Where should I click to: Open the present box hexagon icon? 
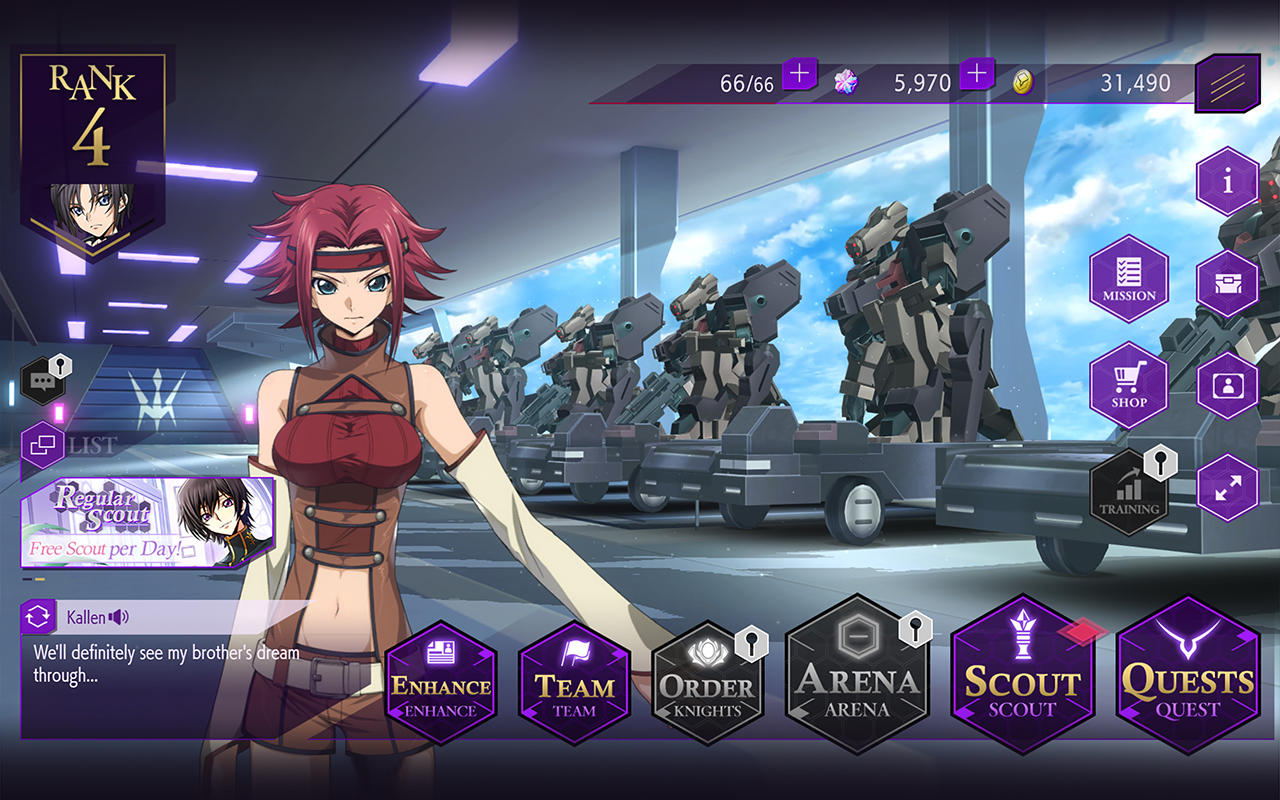click(x=1227, y=284)
